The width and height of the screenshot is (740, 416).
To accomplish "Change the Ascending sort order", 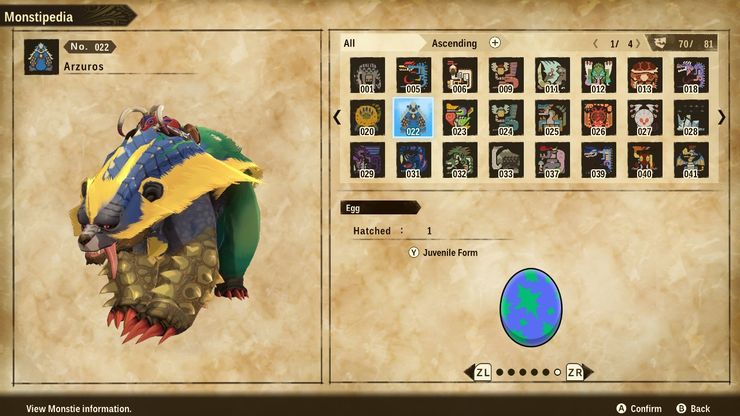I will [x=454, y=43].
